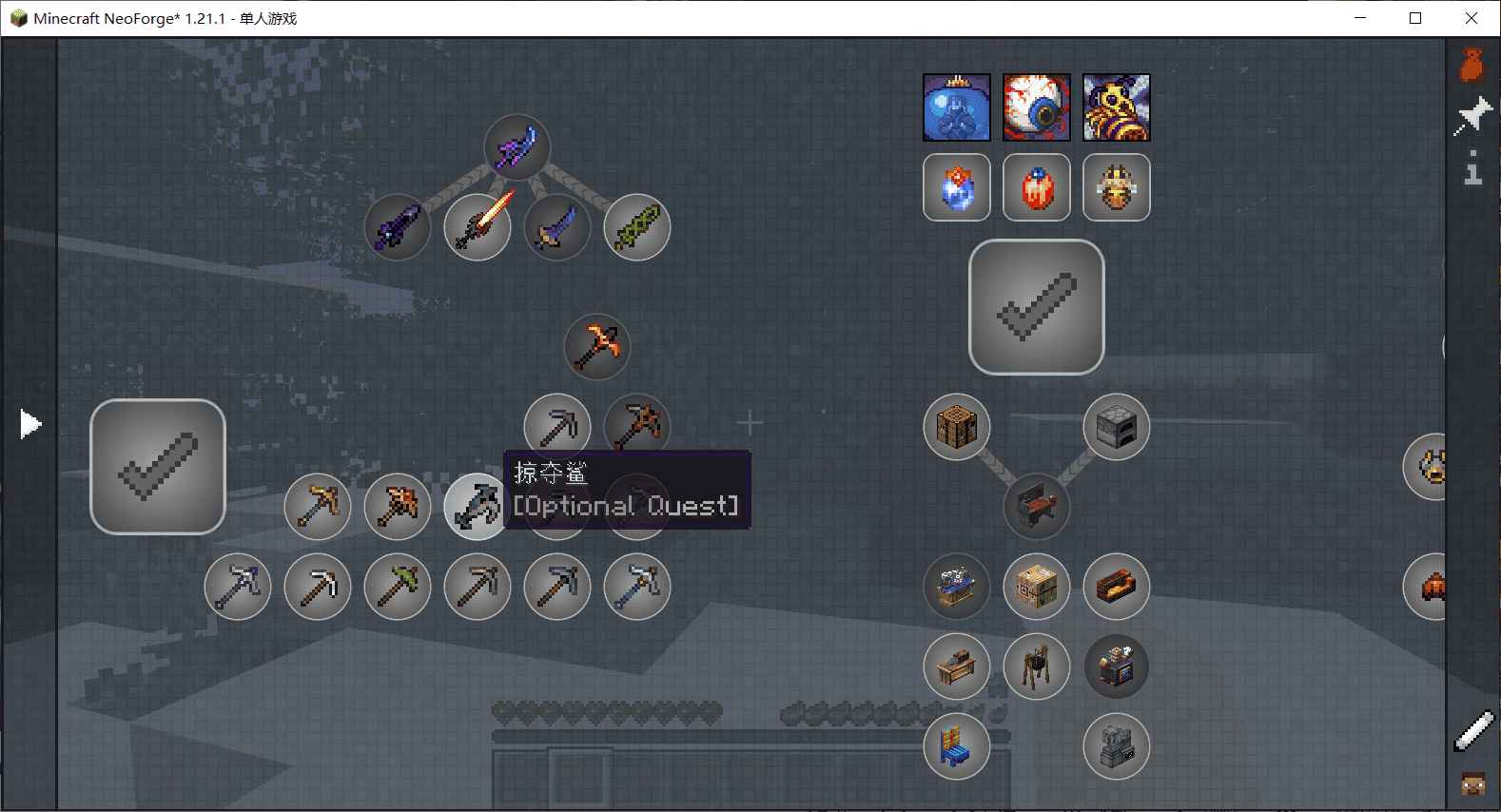This screenshot has height=812, width=1501.
Task: Select the Eye of Cthulhu quest
Action: (1037, 107)
